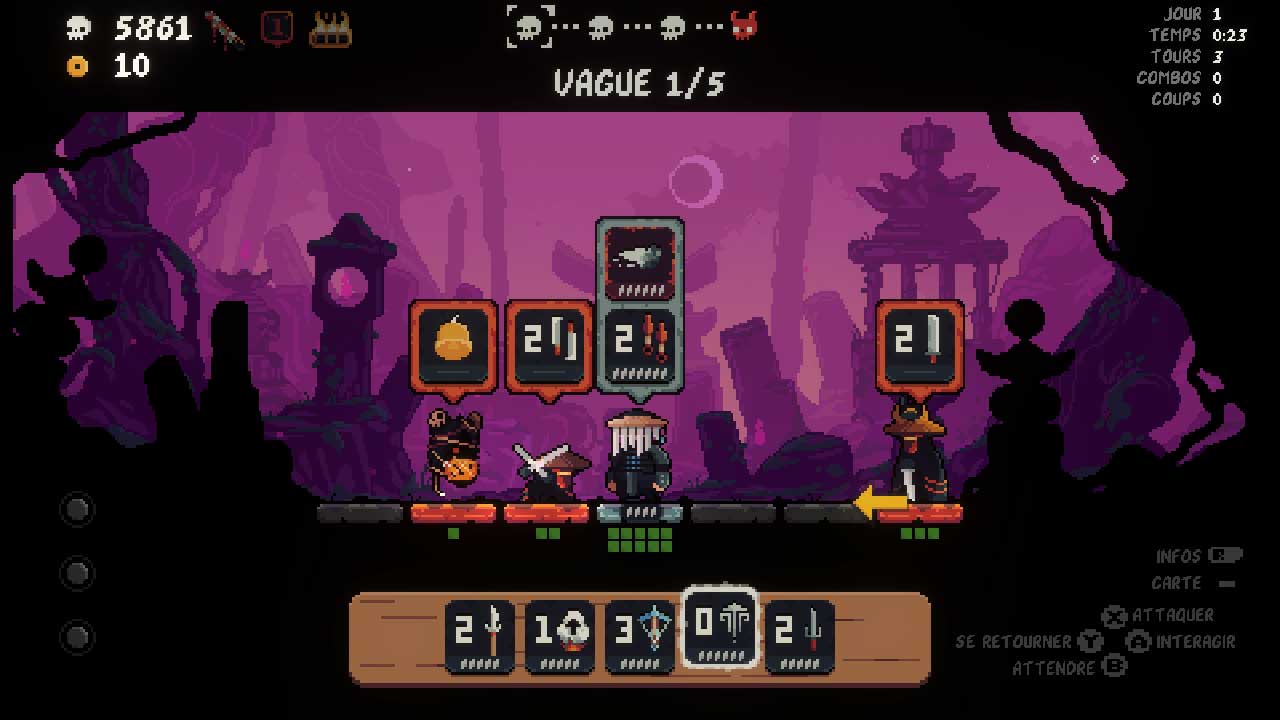Screen dimensions: 1280x720
Task: Toggle the topmost circle button on the left
Action: [77, 510]
